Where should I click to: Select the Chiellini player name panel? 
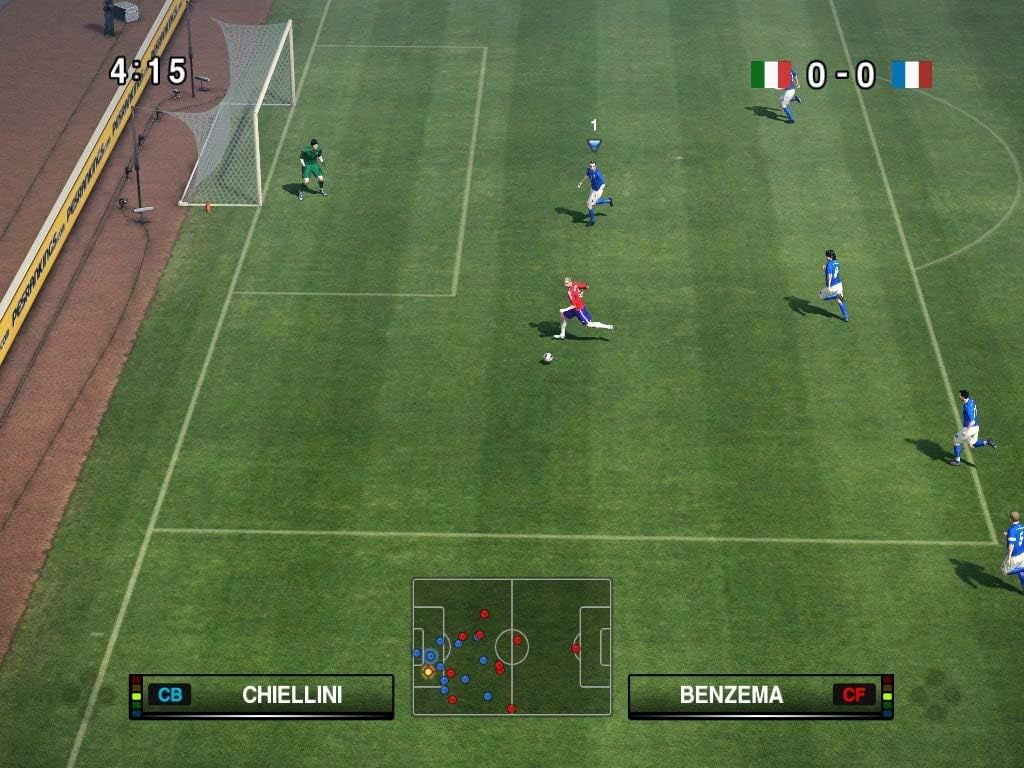pyautogui.click(x=262, y=695)
